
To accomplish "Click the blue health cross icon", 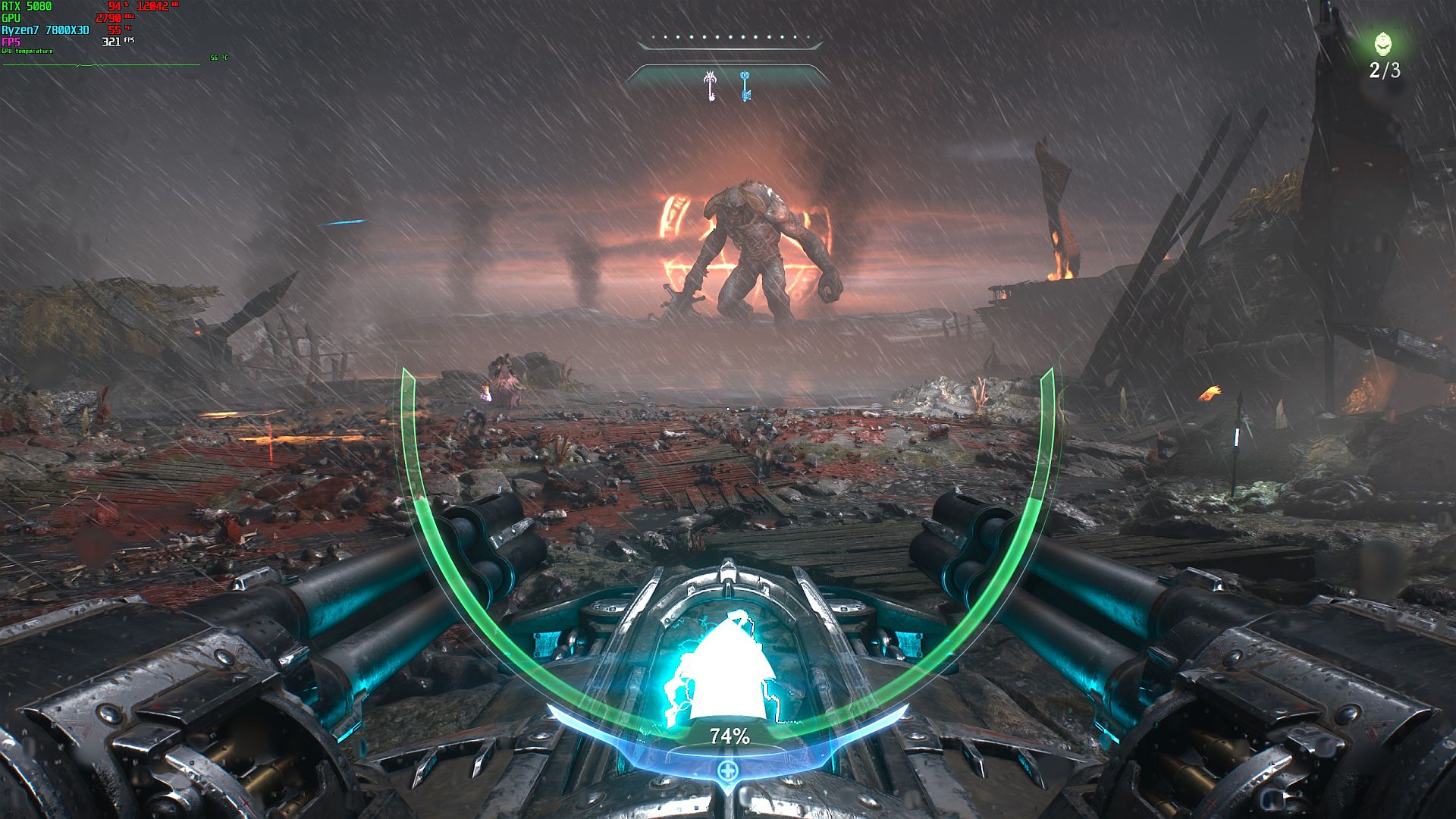I will (x=727, y=772).
